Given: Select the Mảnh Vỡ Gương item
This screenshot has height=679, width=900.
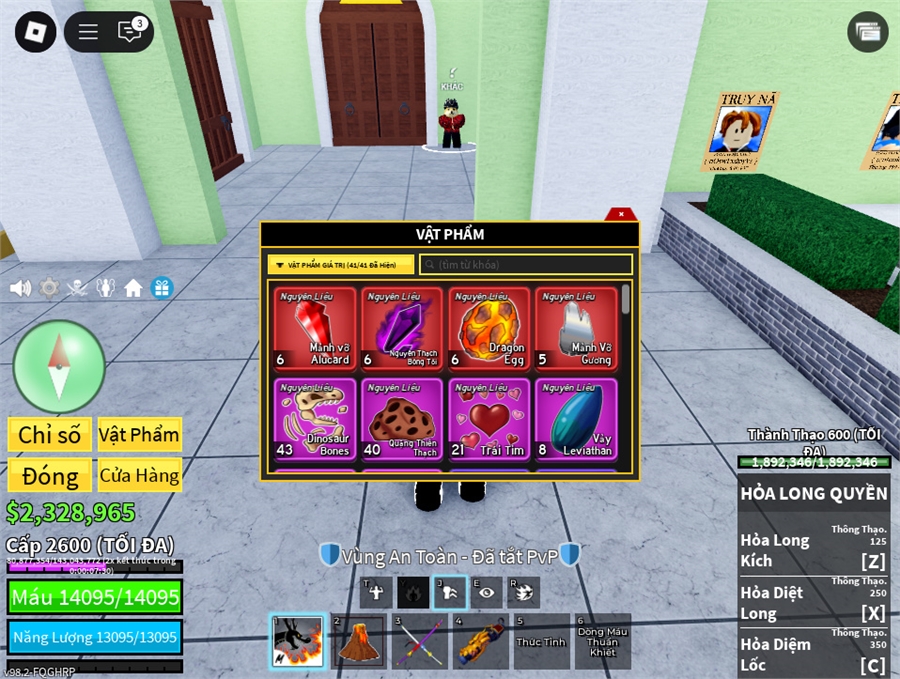Looking at the screenshot, I should click(575, 329).
